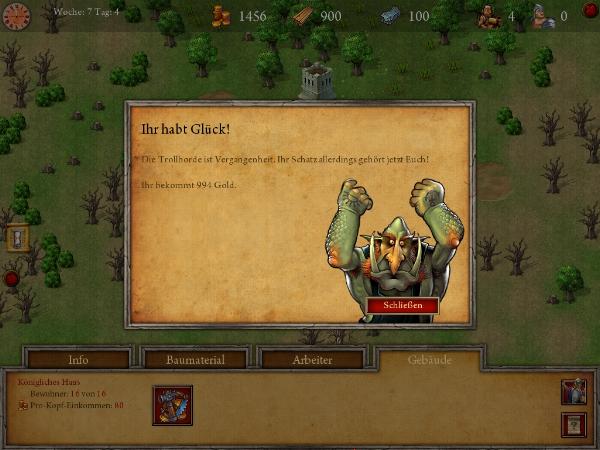Viewport: 600px width, 450px height.
Task: Click the royal house building icon
Action: 172,405
